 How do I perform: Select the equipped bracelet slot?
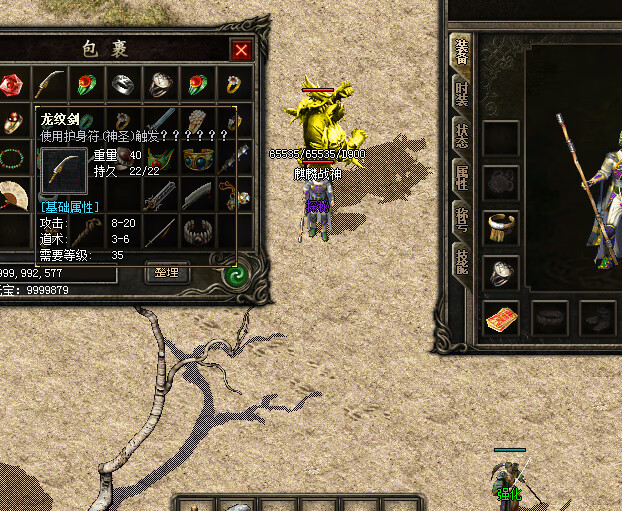pyautogui.click(x=500, y=227)
